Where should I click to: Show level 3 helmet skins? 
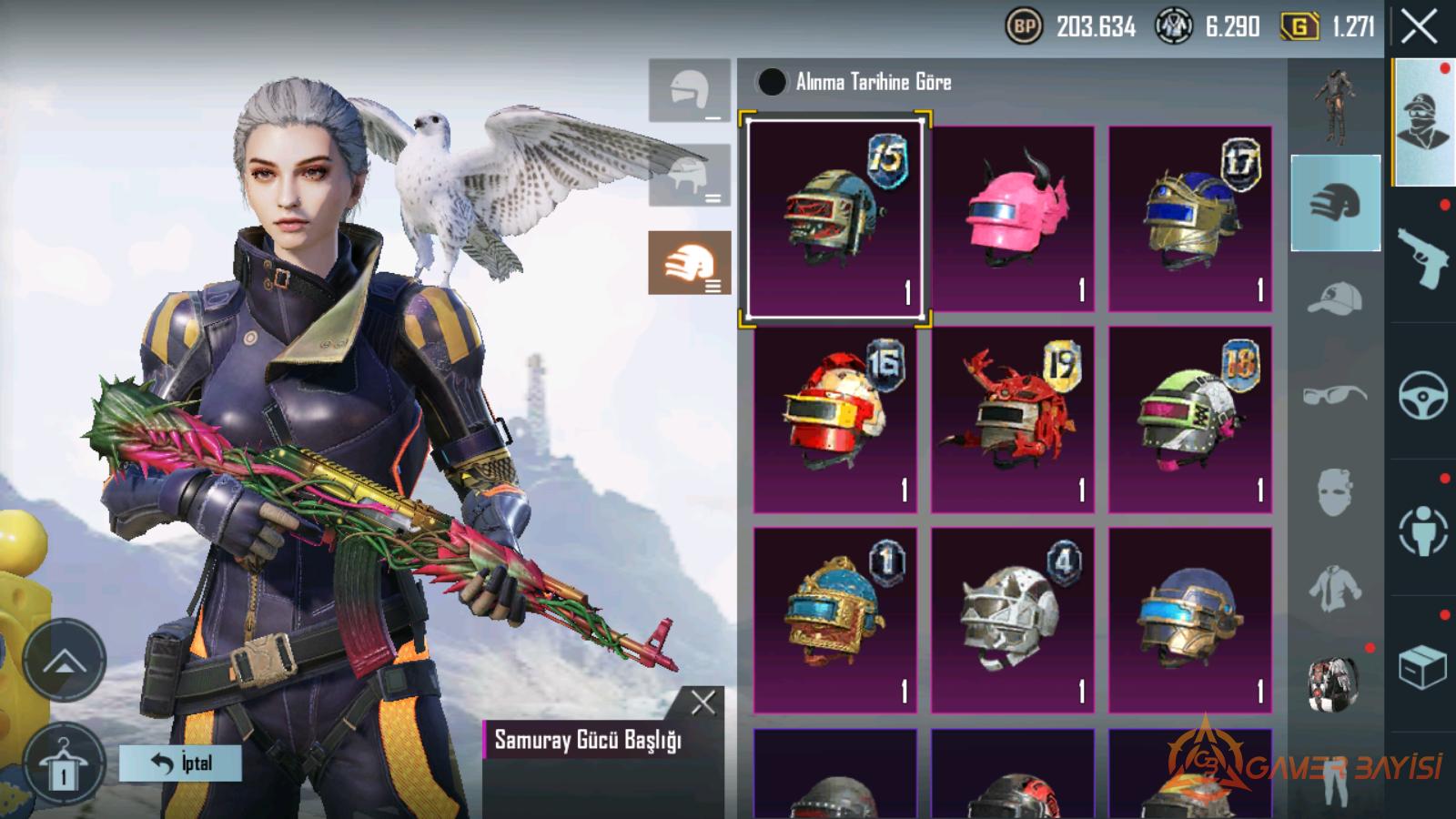[x=689, y=262]
